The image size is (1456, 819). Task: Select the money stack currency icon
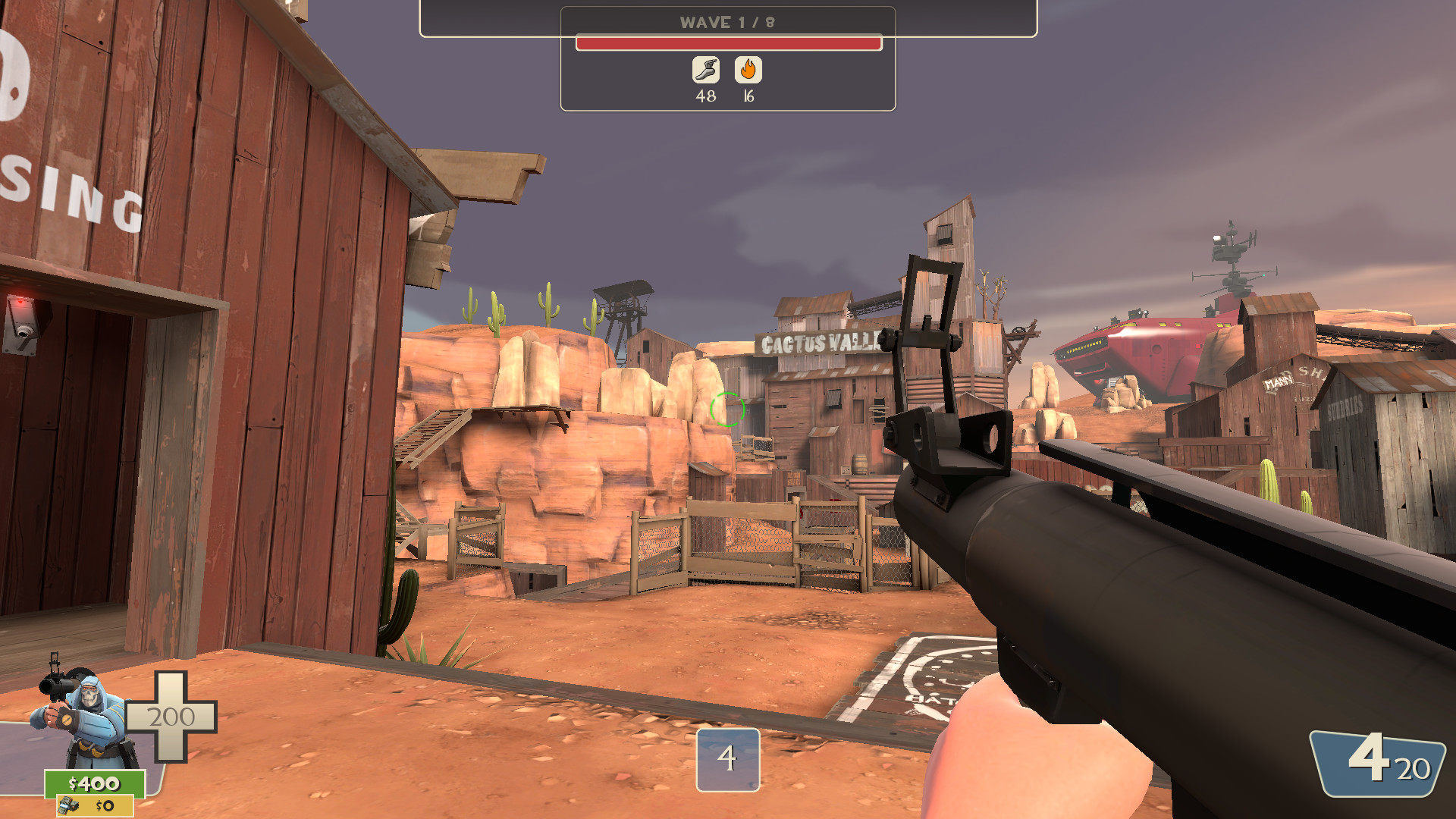[x=70, y=806]
